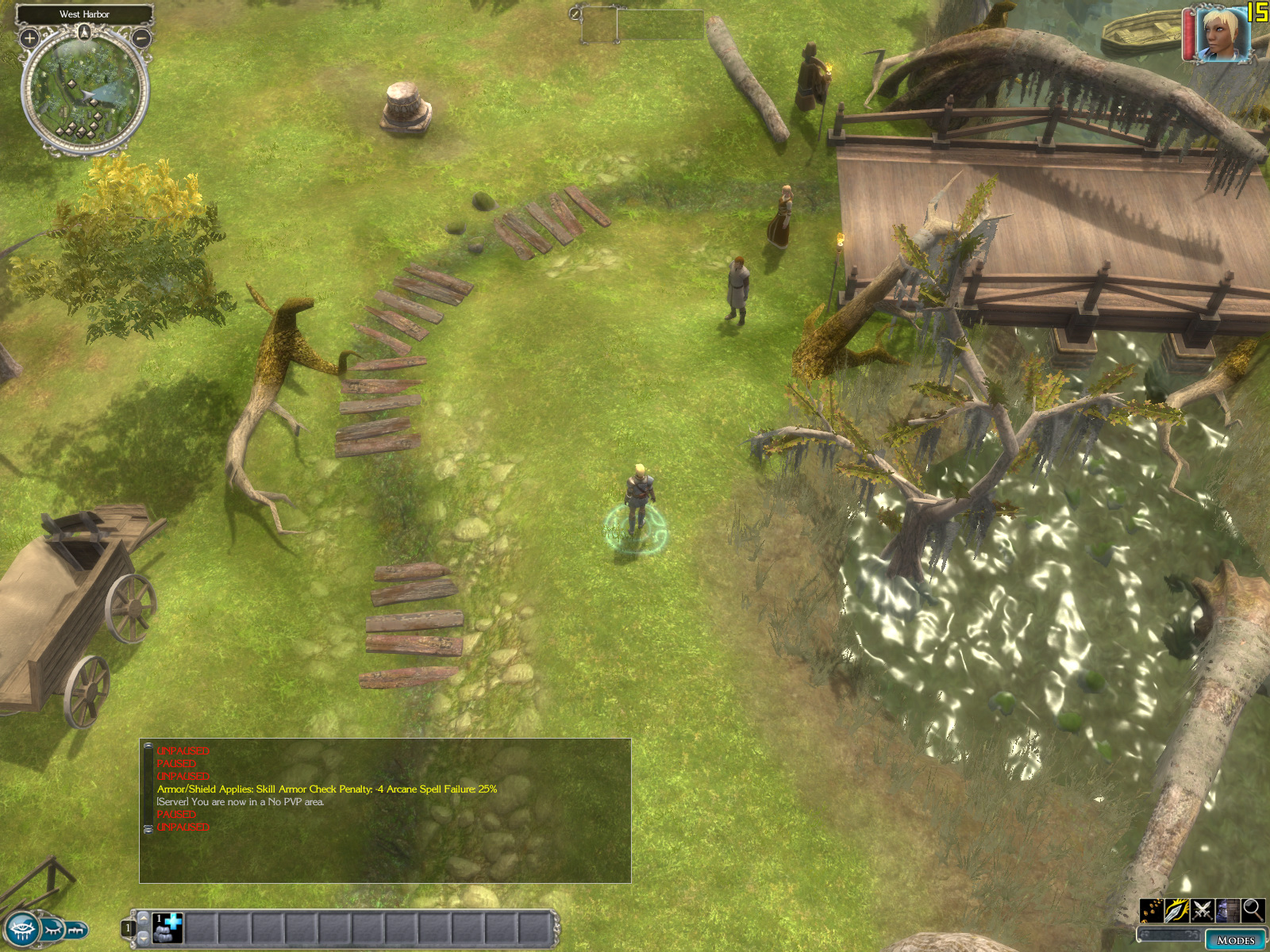Select the blonde character portrait
Screen dimensions: 1270x952
[x=1222, y=34]
